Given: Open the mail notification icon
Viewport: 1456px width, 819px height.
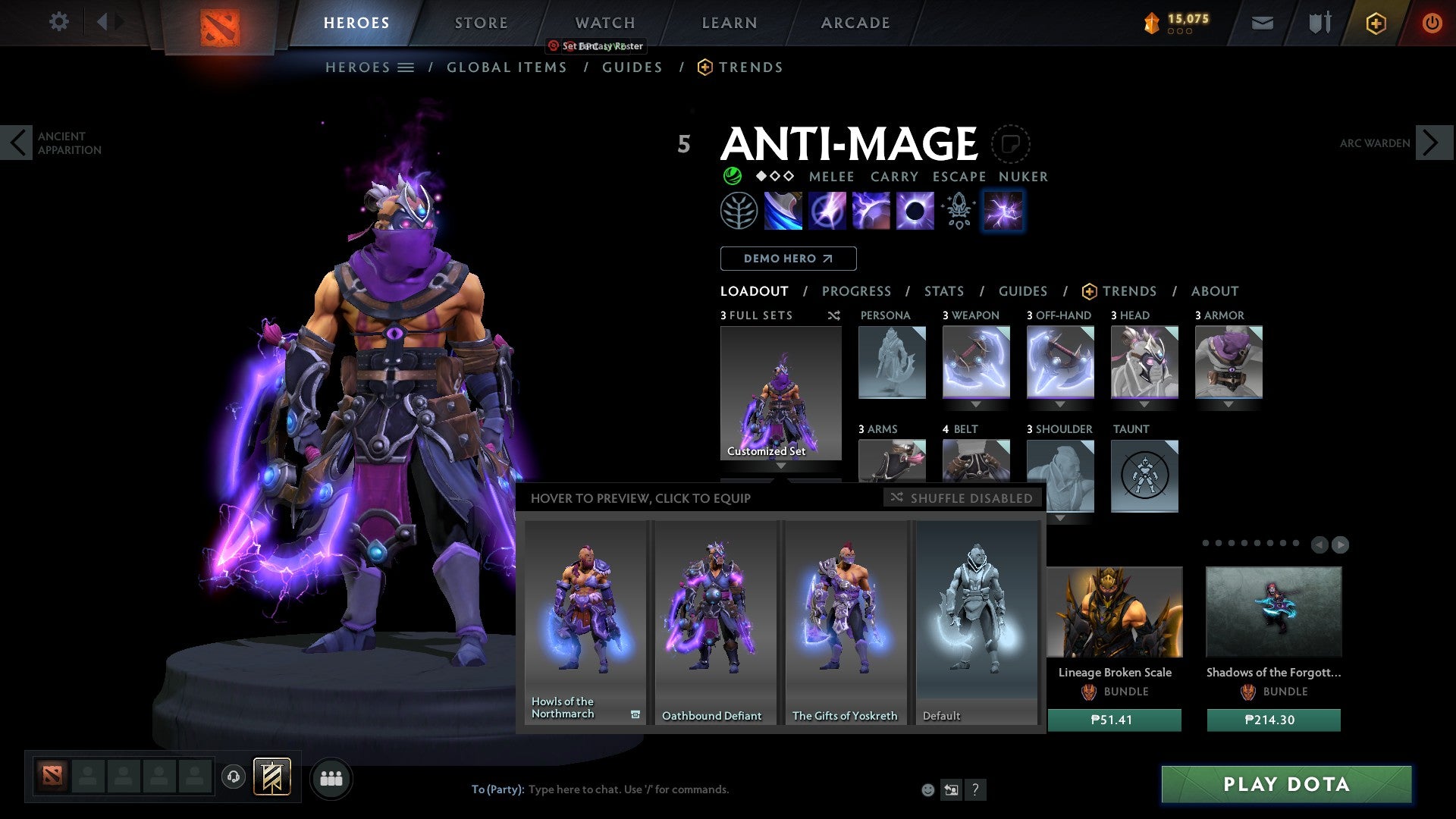Looking at the screenshot, I should (1262, 23).
